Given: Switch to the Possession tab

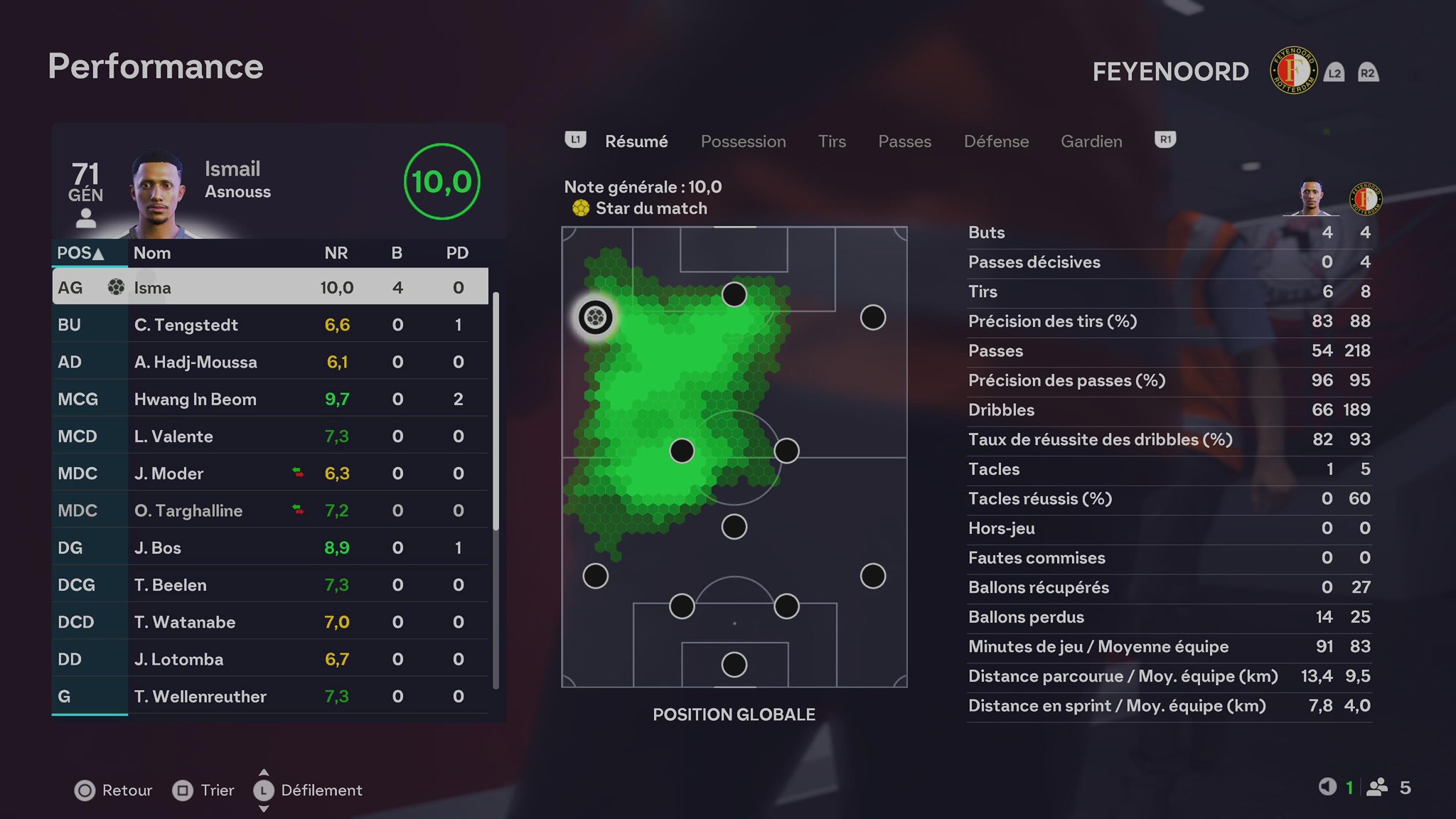Looking at the screenshot, I should click(x=743, y=141).
